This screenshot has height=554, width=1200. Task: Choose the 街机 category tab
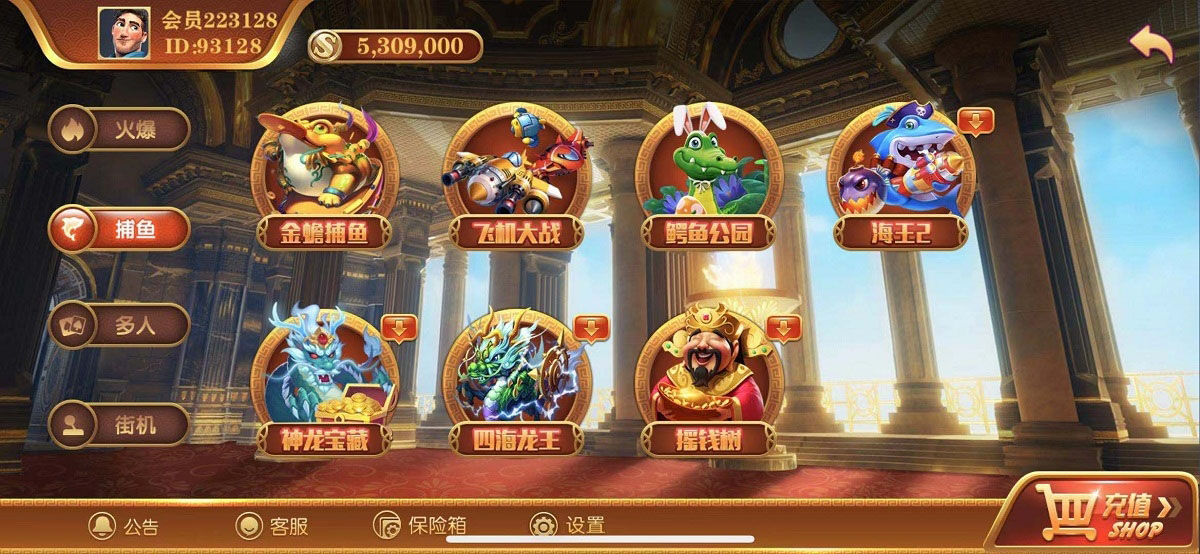[x=120, y=424]
